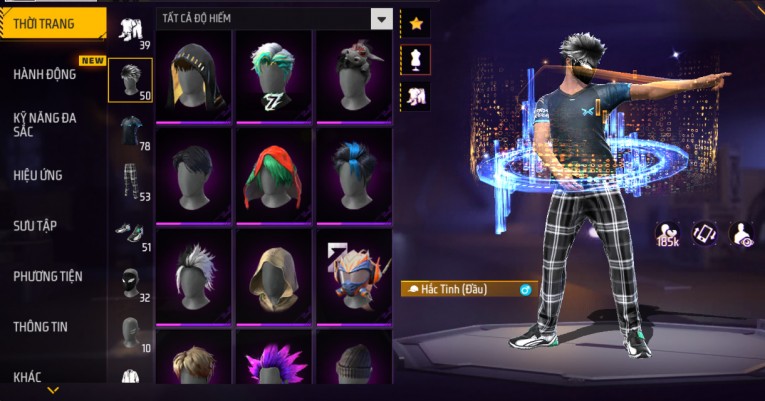
Task: Equip the tan hooded head item
Action: (x=273, y=275)
